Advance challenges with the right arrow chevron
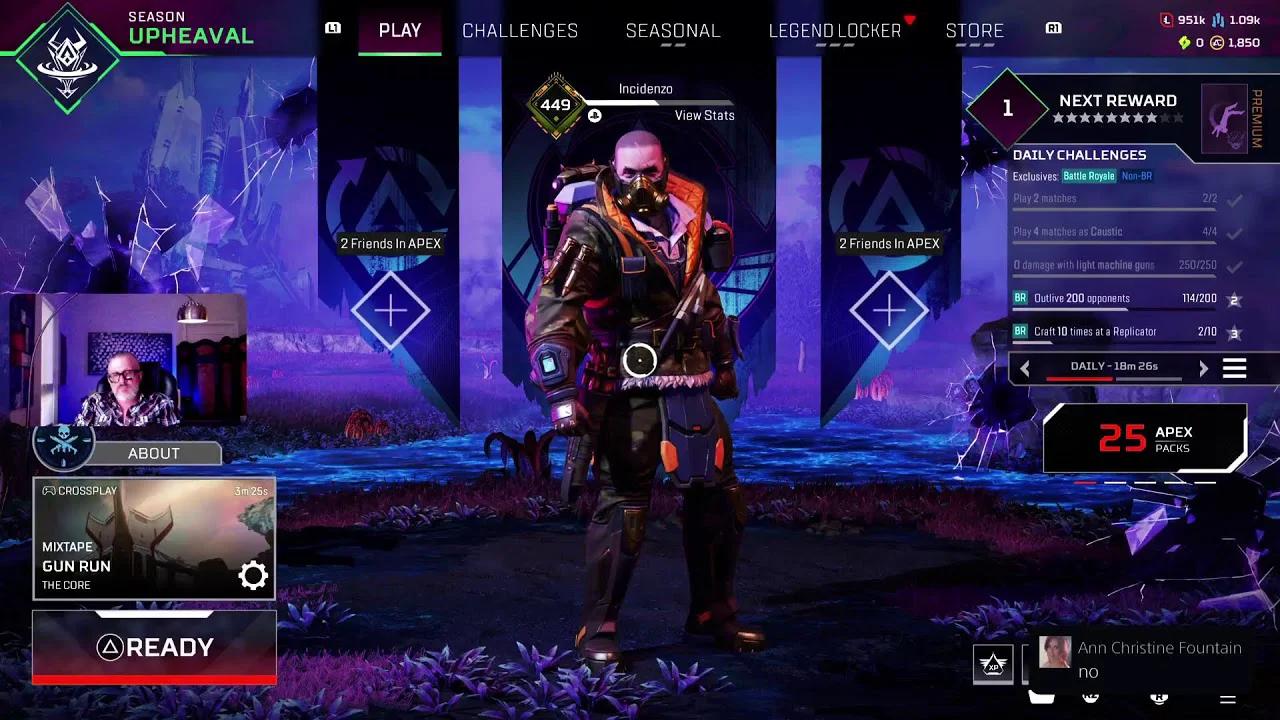 [x=1203, y=368]
